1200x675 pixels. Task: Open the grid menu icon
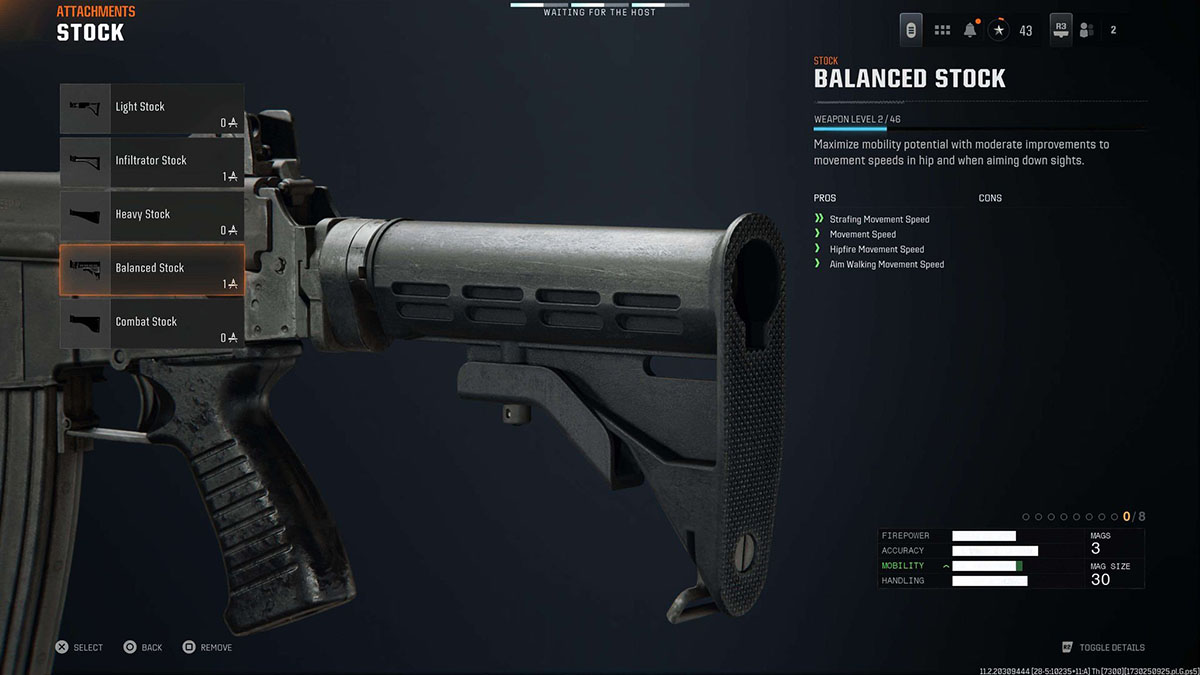[x=942, y=30]
